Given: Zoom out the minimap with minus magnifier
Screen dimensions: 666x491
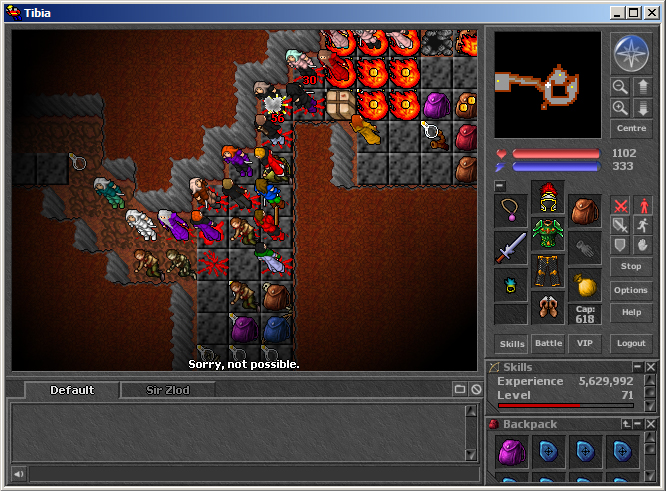Looking at the screenshot, I should (x=620, y=87).
